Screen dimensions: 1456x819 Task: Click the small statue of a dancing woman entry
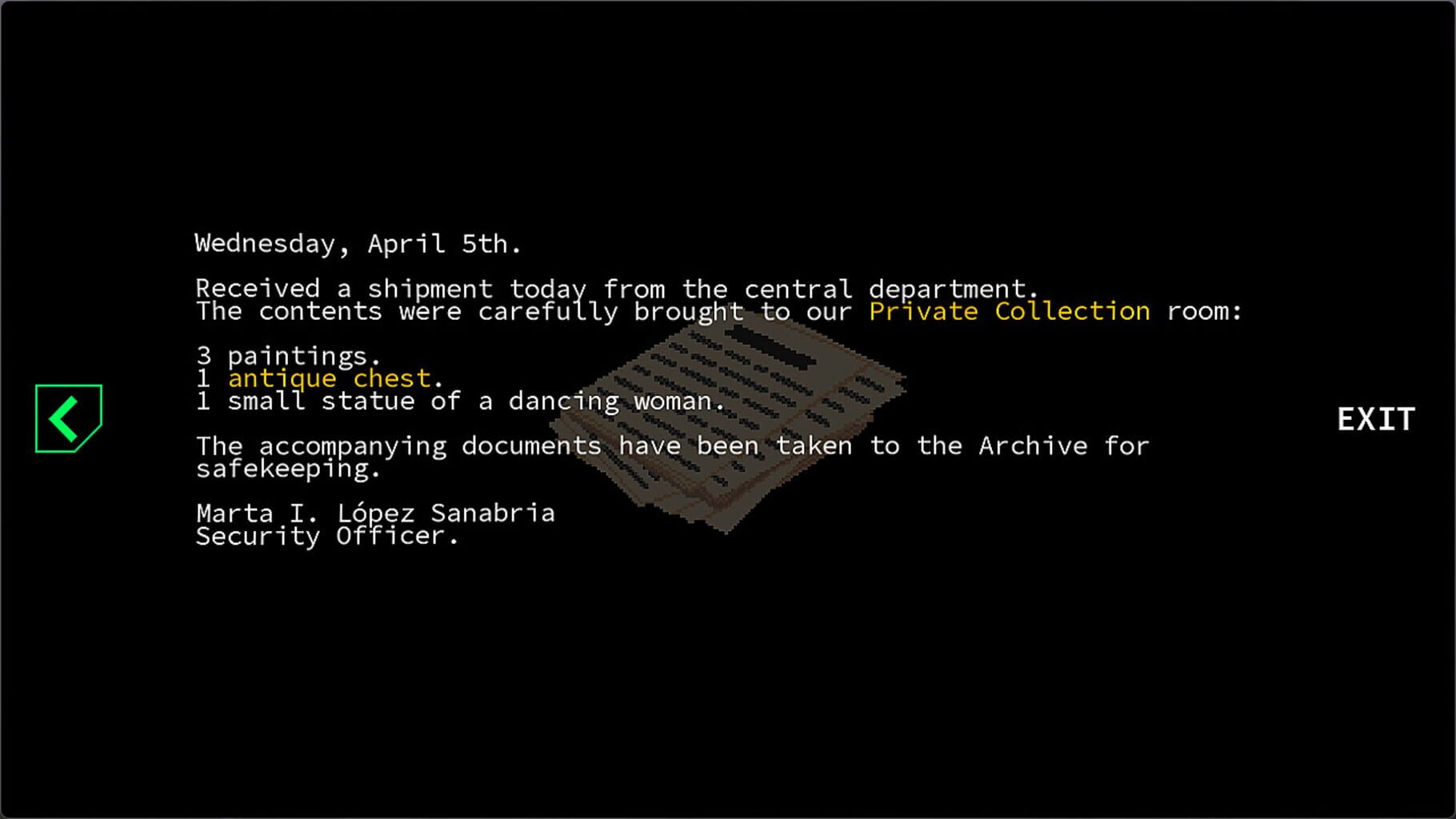(x=460, y=400)
